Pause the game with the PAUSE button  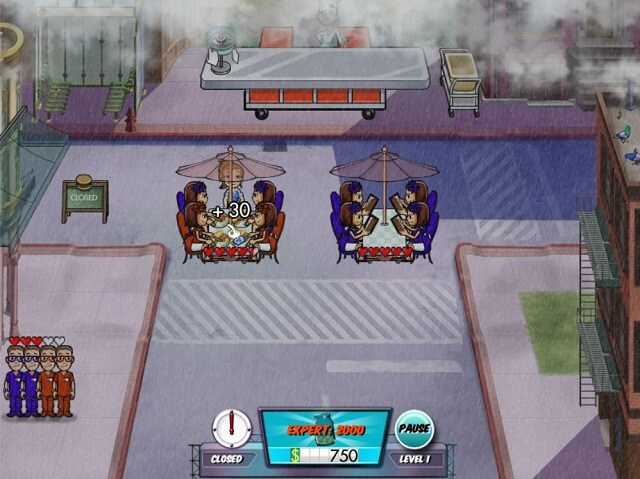(414, 428)
